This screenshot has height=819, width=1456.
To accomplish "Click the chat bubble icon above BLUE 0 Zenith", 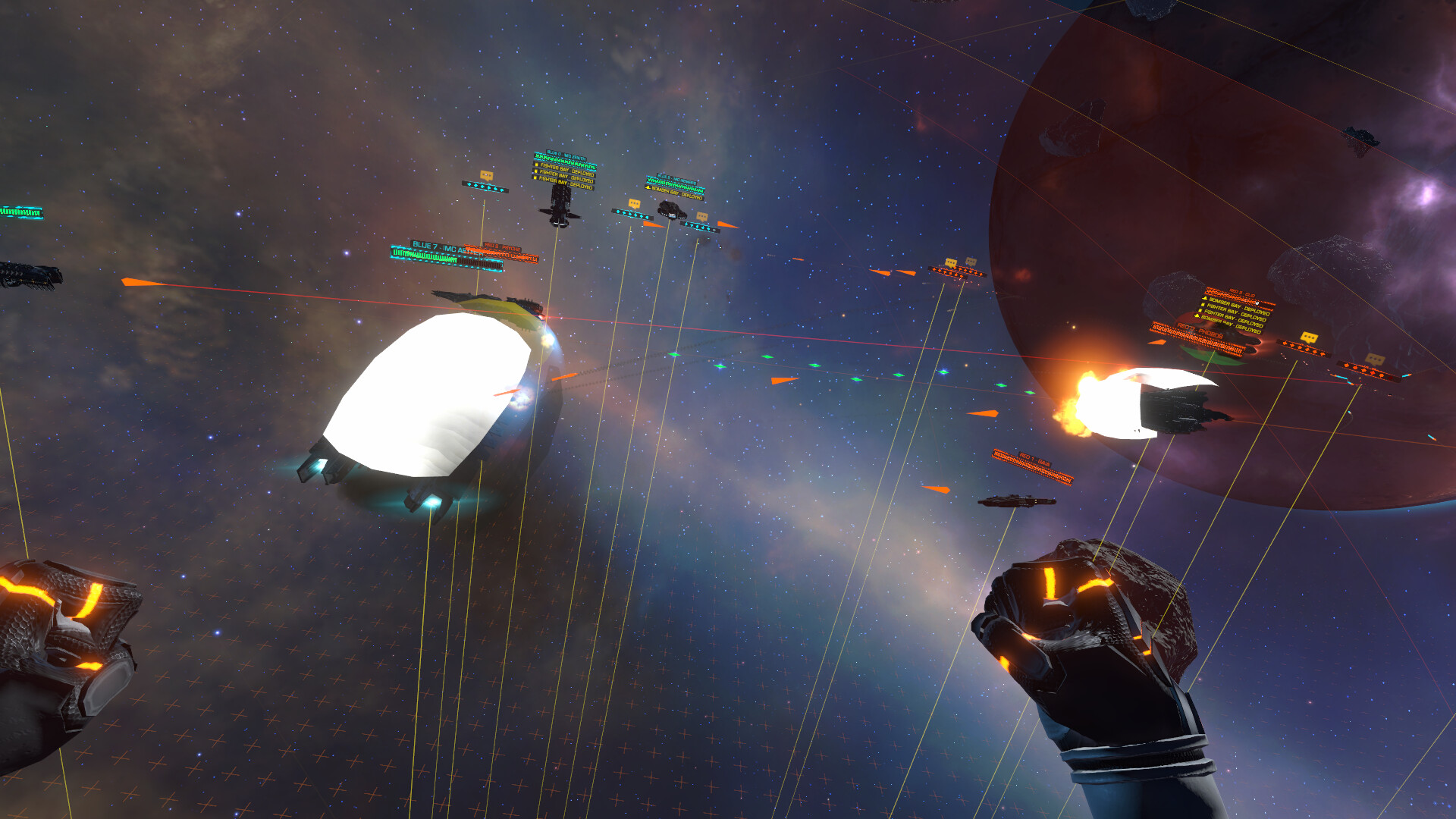I will pyautogui.click(x=486, y=176).
